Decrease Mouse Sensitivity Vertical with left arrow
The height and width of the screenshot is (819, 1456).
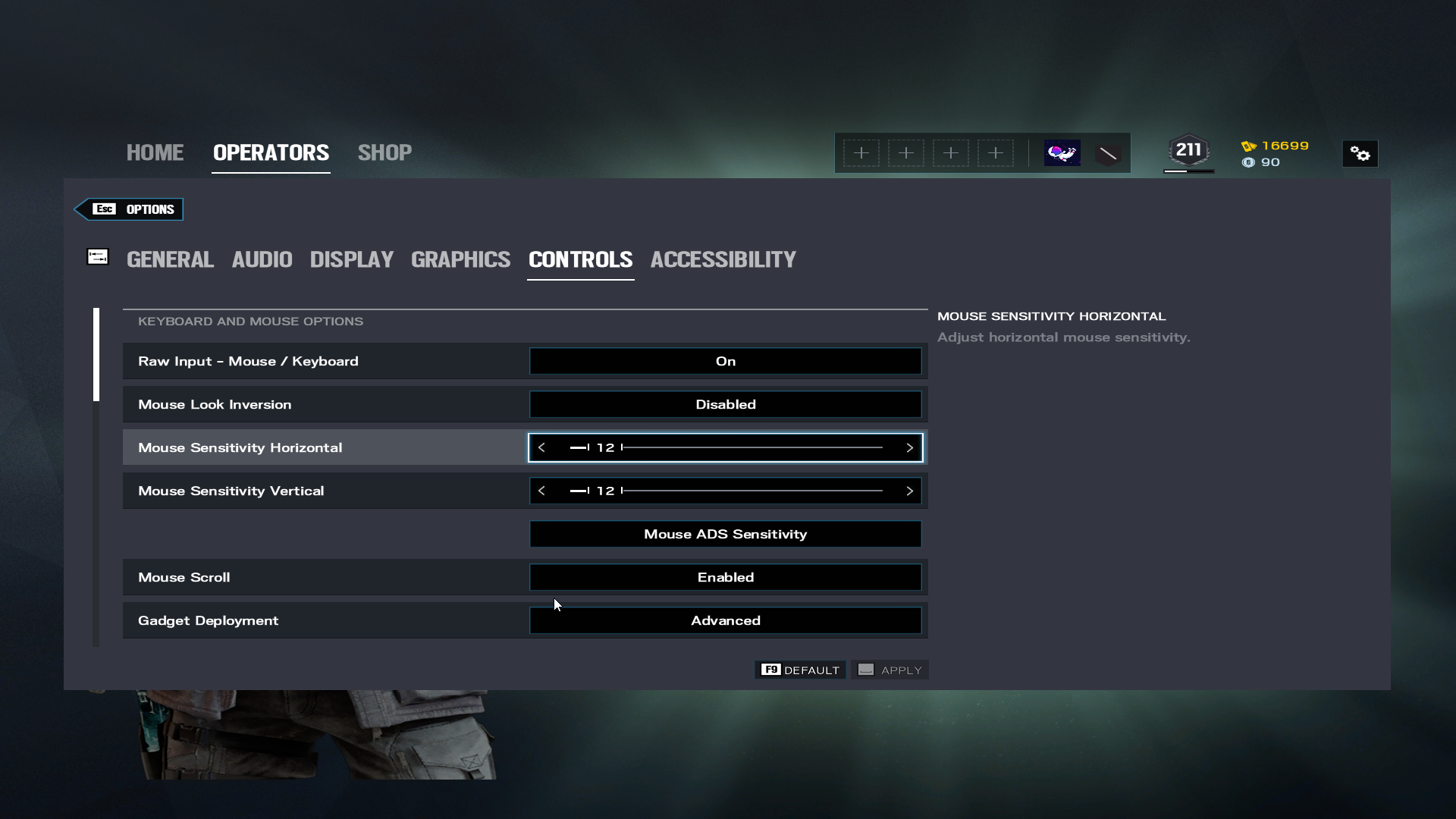point(541,491)
